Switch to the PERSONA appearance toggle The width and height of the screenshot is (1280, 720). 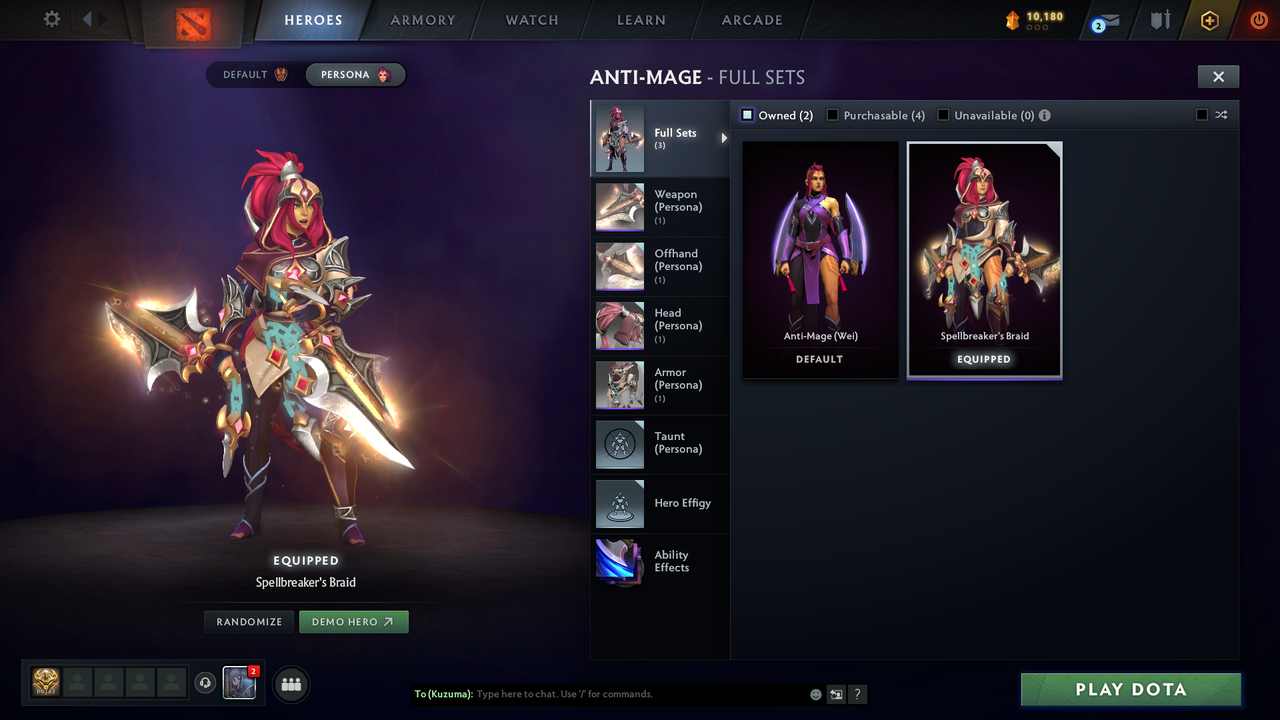[x=356, y=74]
